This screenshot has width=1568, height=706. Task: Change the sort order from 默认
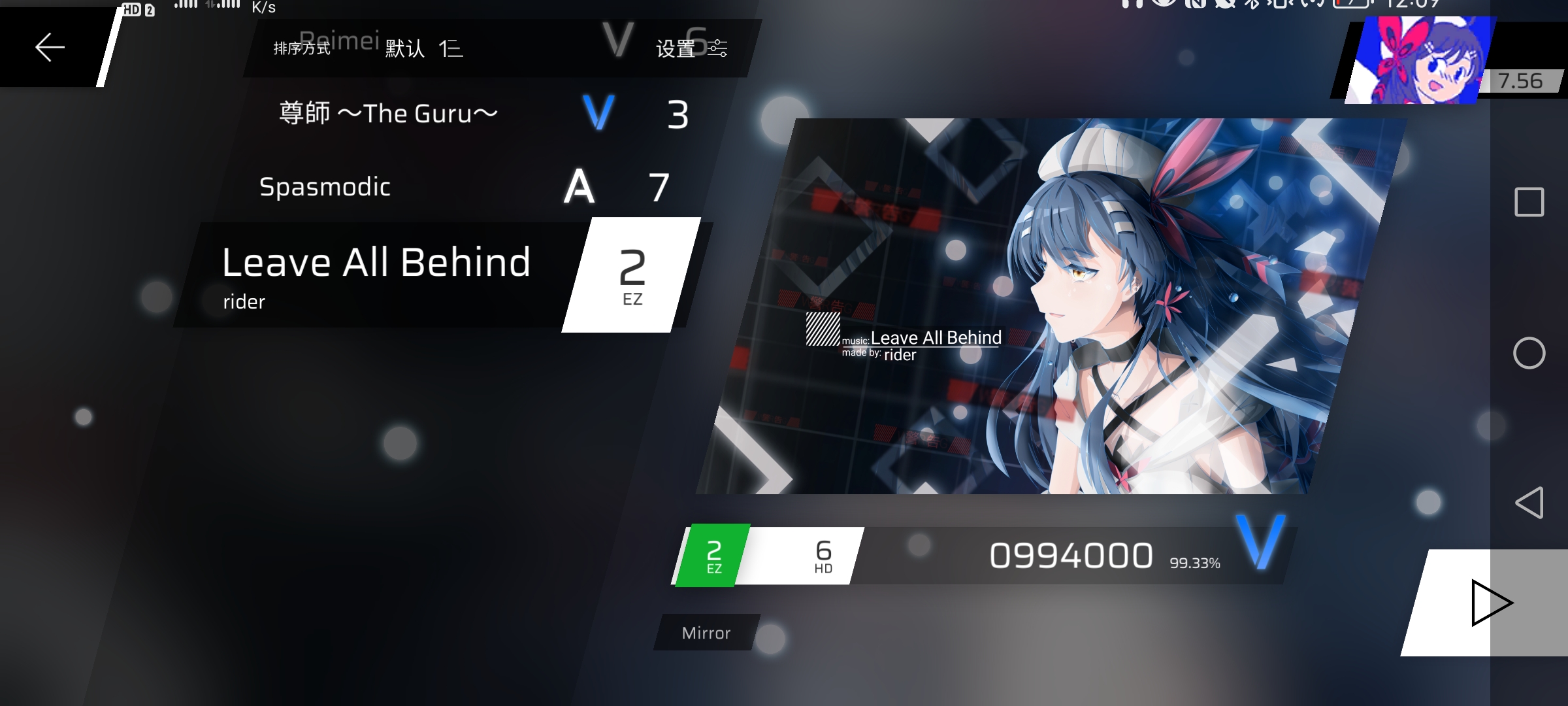tap(423, 48)
